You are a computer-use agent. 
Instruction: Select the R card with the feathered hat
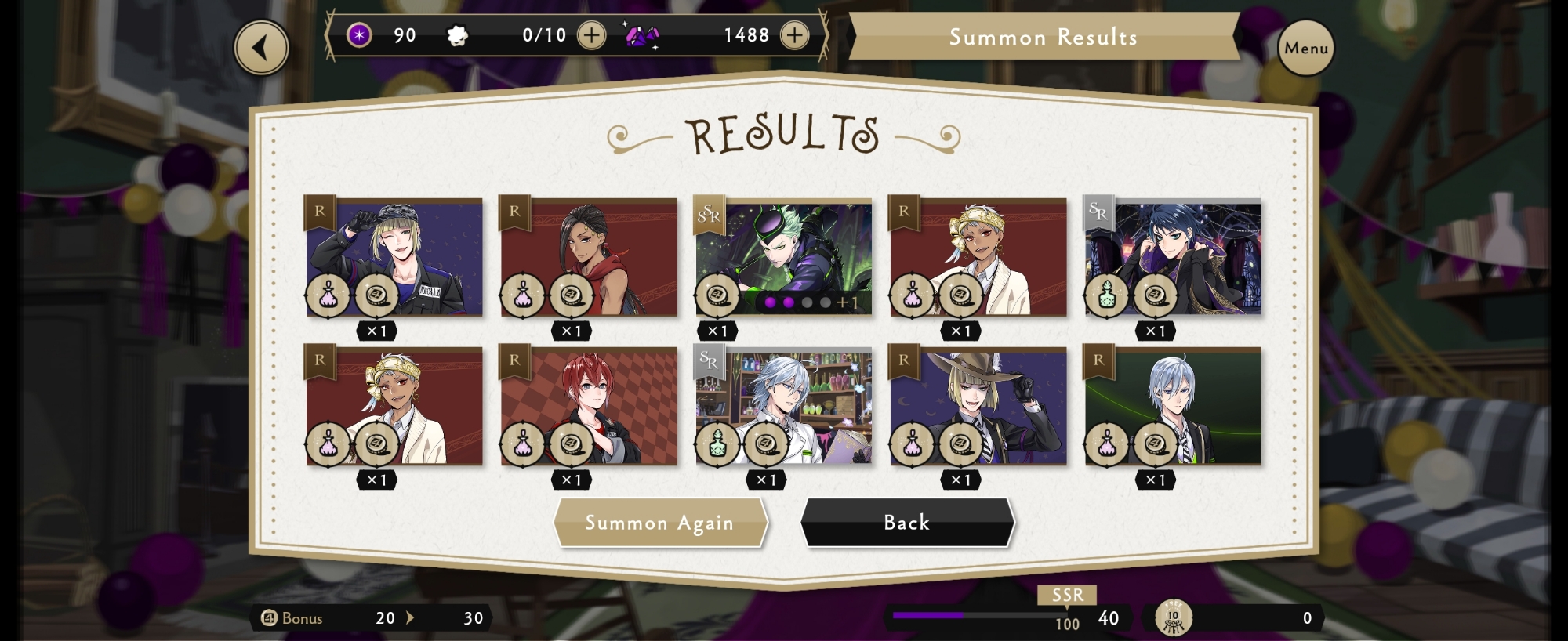coord(978,406)
